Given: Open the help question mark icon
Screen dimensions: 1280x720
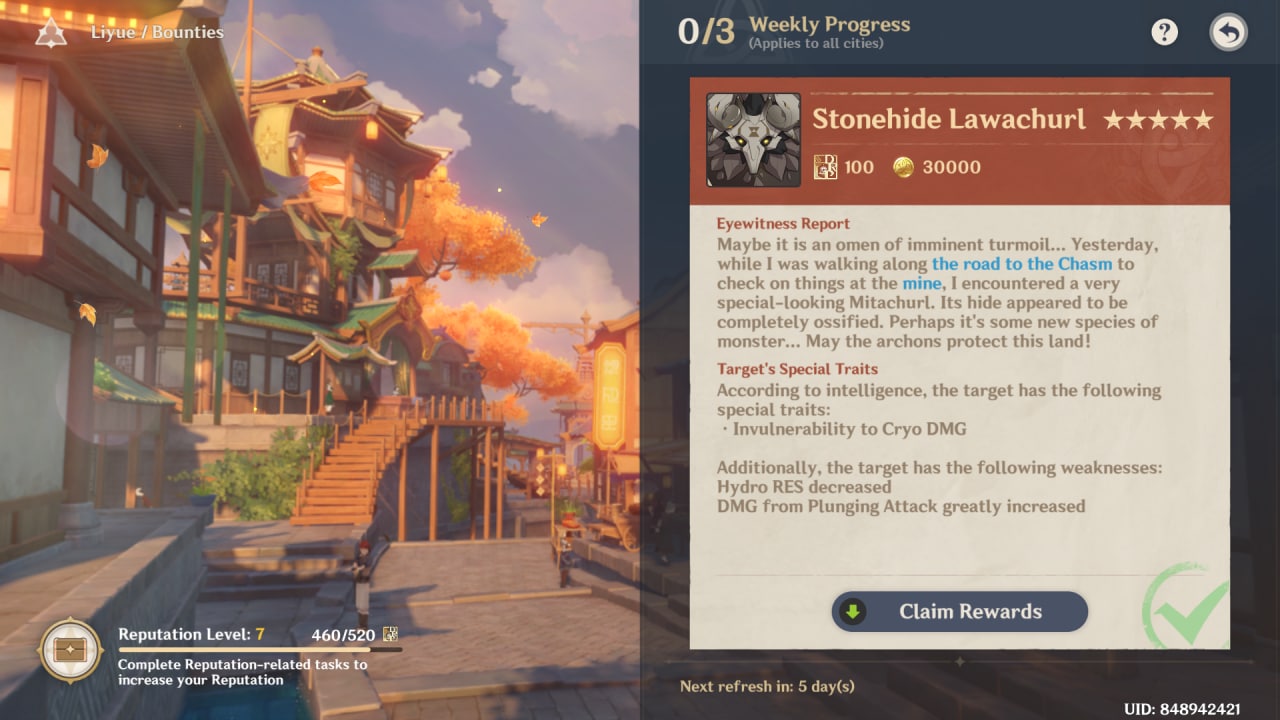Looking at the screenshot, I should 1163,31.
